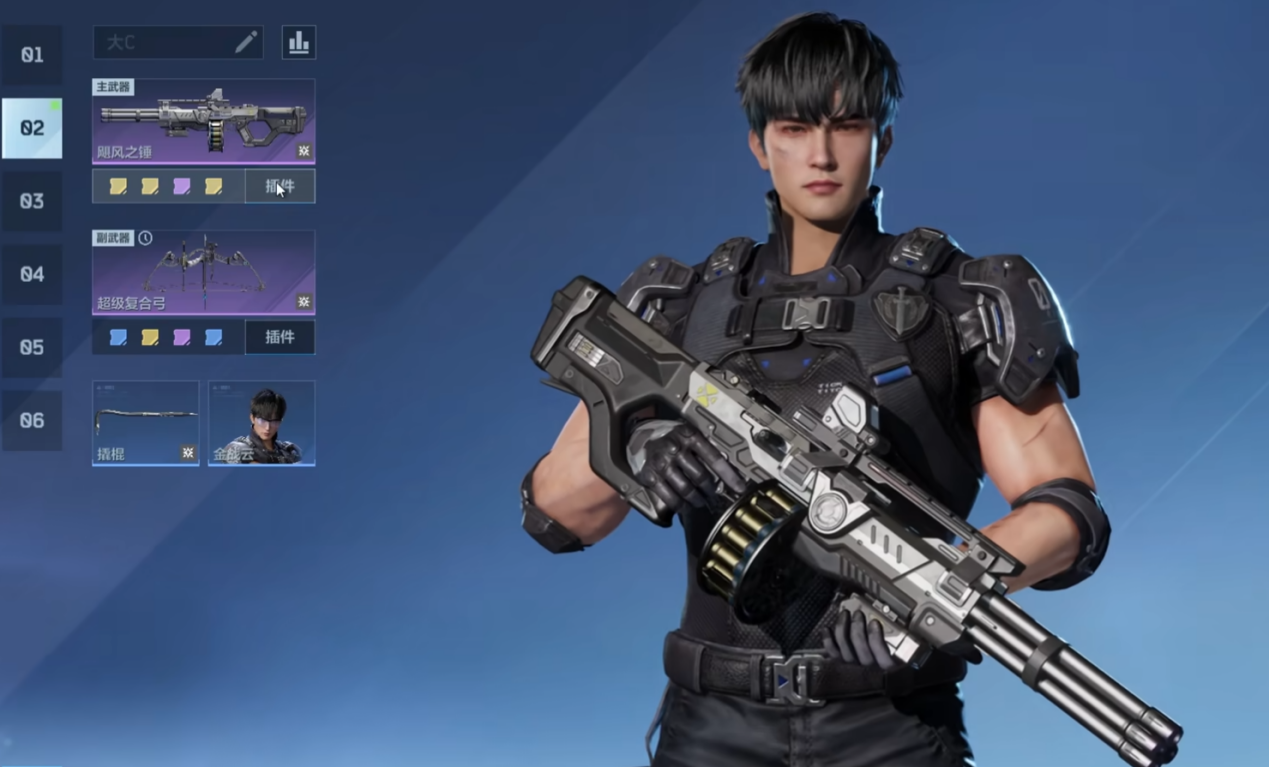Select loadout tab 01
Screen dimensions: 1269x767
click(x=32, y=55)
